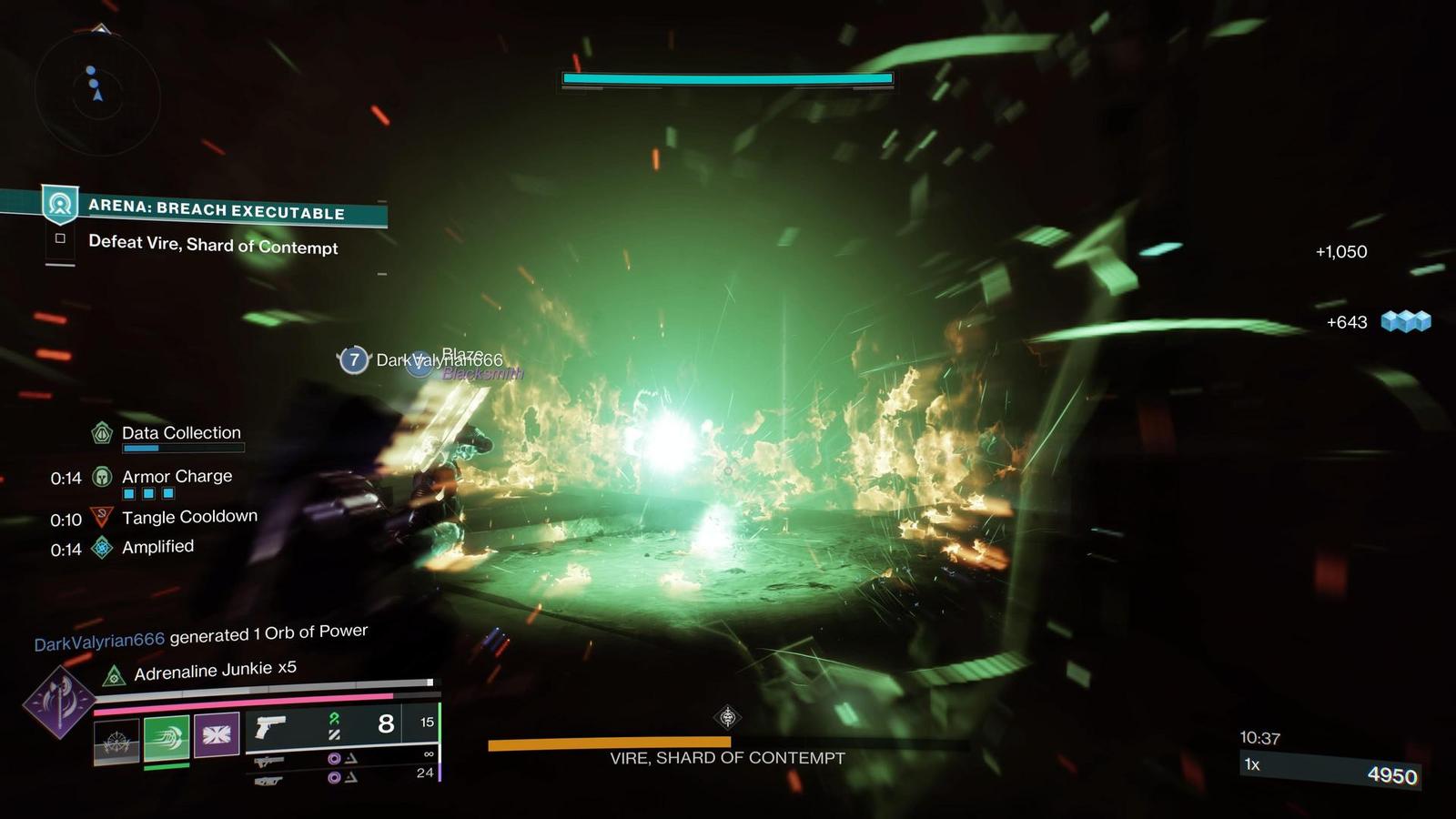Click the boss emblem above Vire's health bar

pos(727,718)
